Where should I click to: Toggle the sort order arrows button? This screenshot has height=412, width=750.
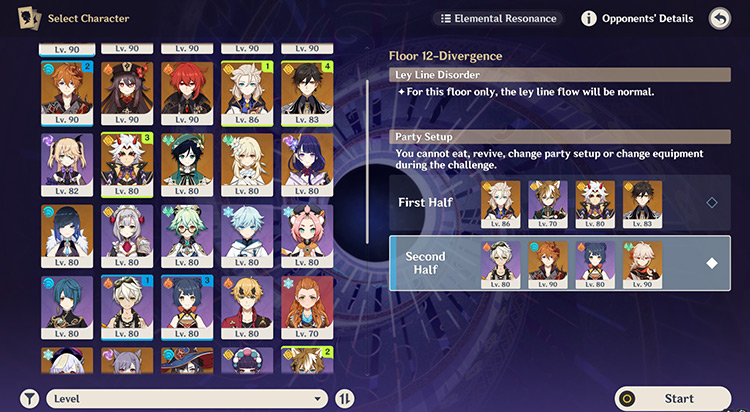(x=345, y=398)
